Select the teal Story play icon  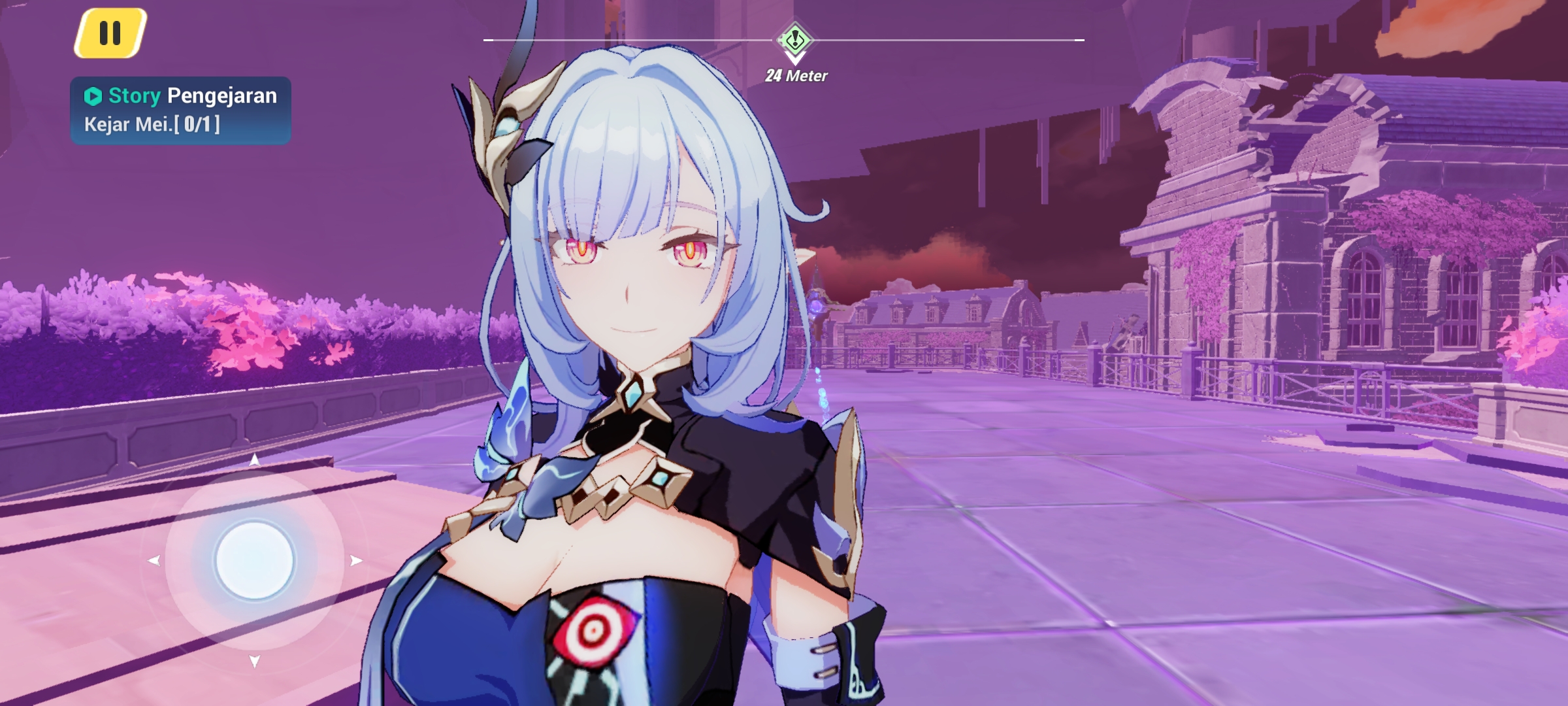coord(93,95)
